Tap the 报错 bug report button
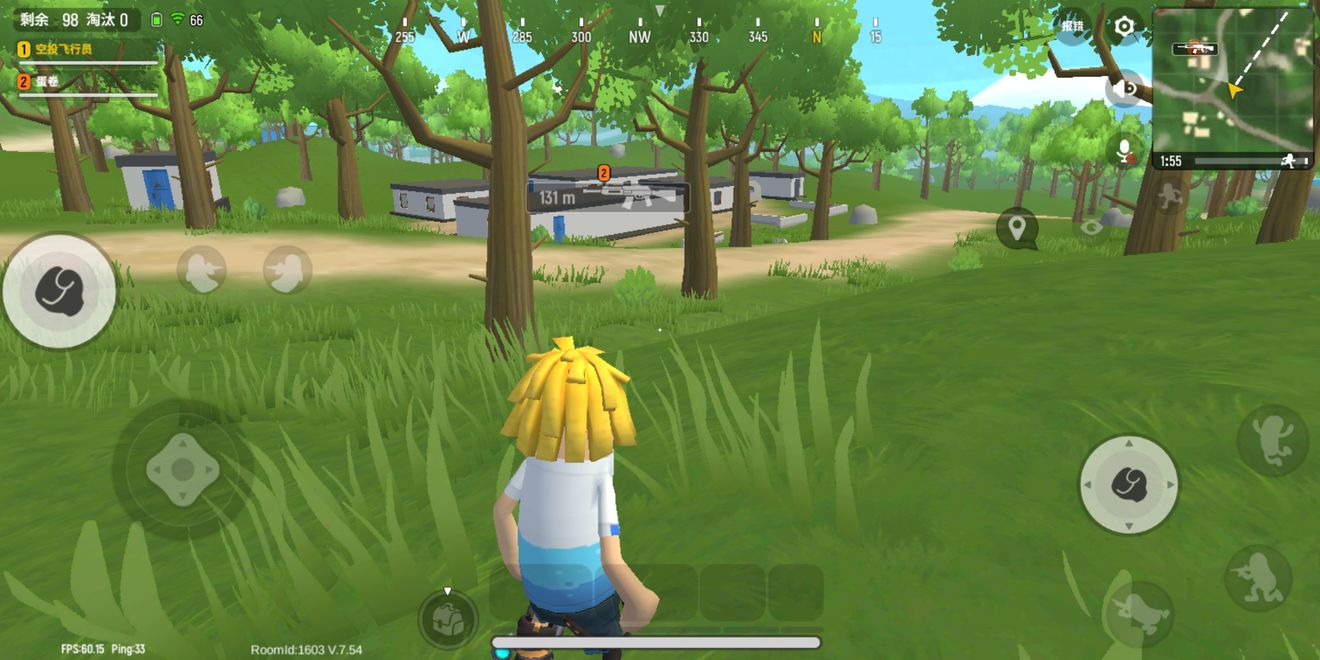The width and height of the screenshot is (1320, 660). click(x=1073, y=26)
